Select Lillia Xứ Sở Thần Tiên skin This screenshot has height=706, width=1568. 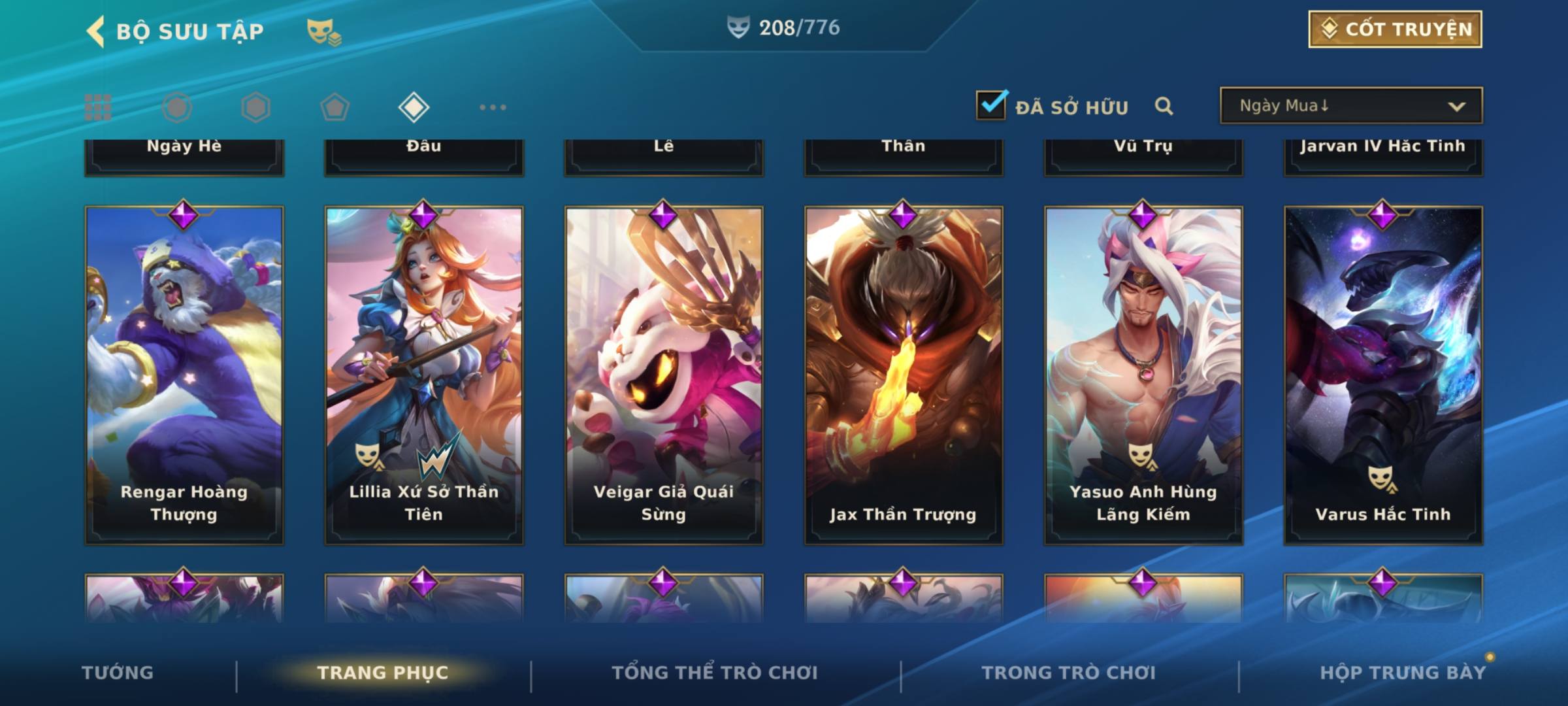(424, 375)
